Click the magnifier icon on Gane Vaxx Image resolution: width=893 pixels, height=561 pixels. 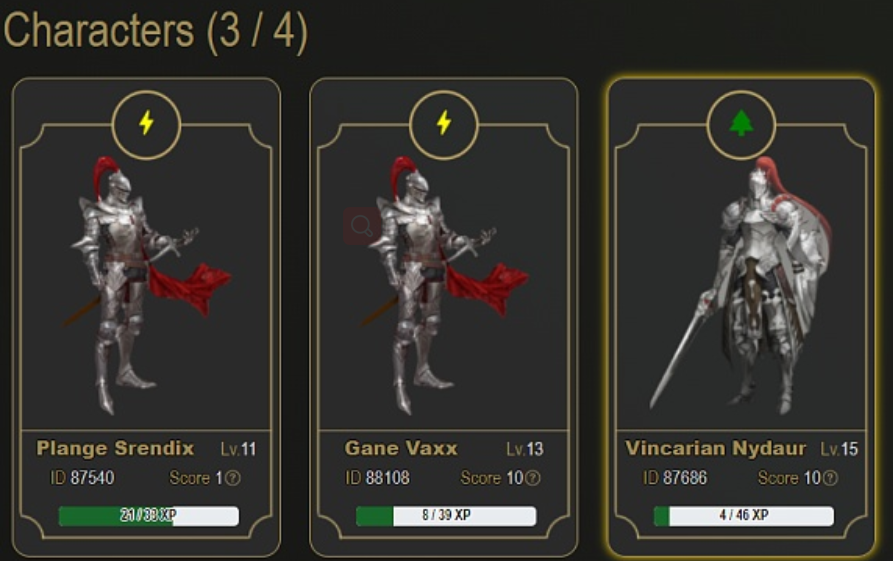(361, 225)
